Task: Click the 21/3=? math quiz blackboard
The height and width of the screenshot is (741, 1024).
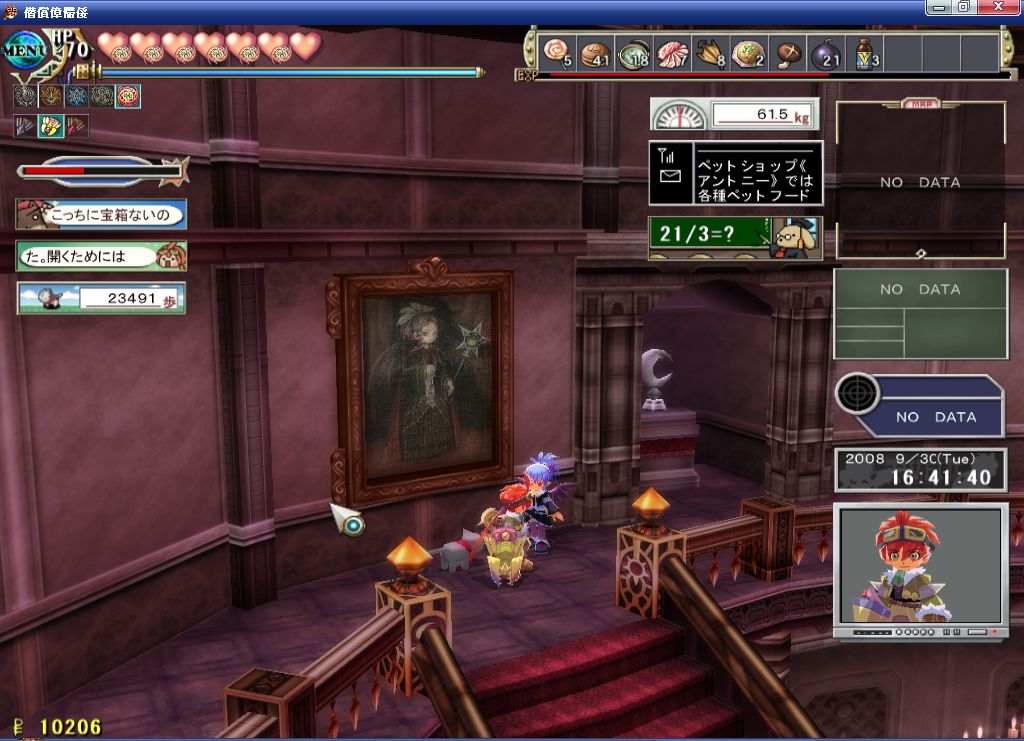Action: tap(735, 237)
